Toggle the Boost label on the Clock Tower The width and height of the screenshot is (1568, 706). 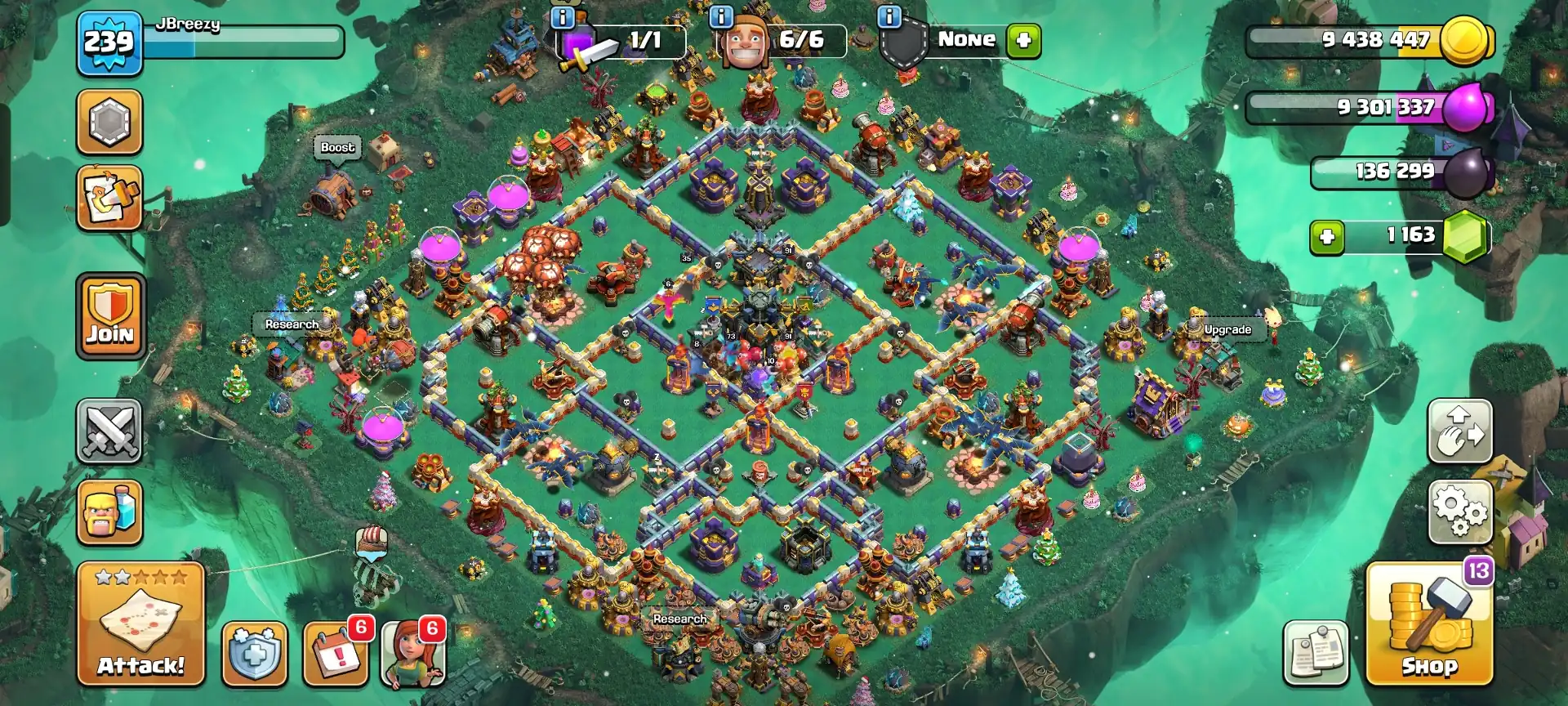click(x=337, y=148)
